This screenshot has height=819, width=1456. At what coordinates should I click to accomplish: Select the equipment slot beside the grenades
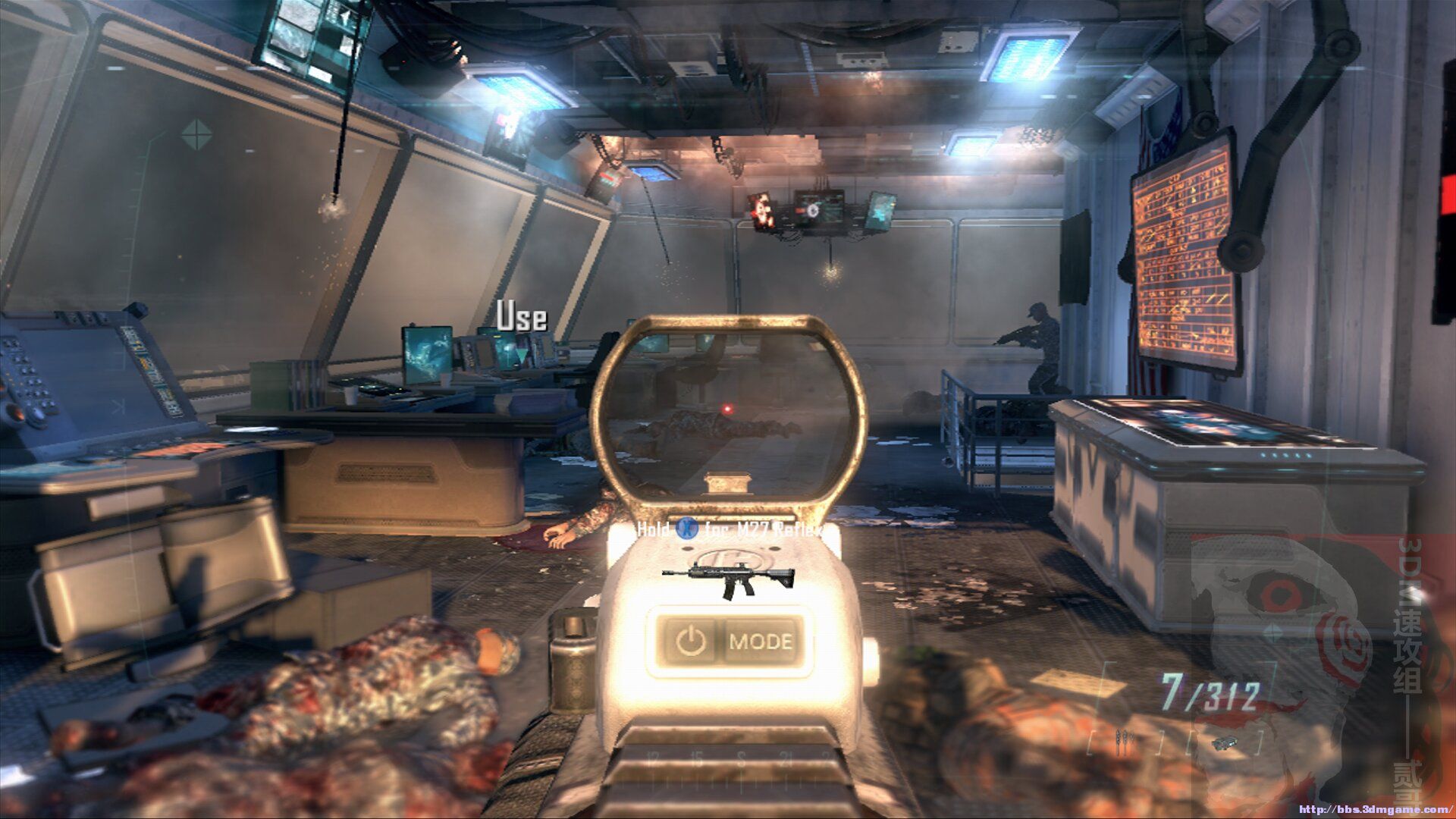1223,743
